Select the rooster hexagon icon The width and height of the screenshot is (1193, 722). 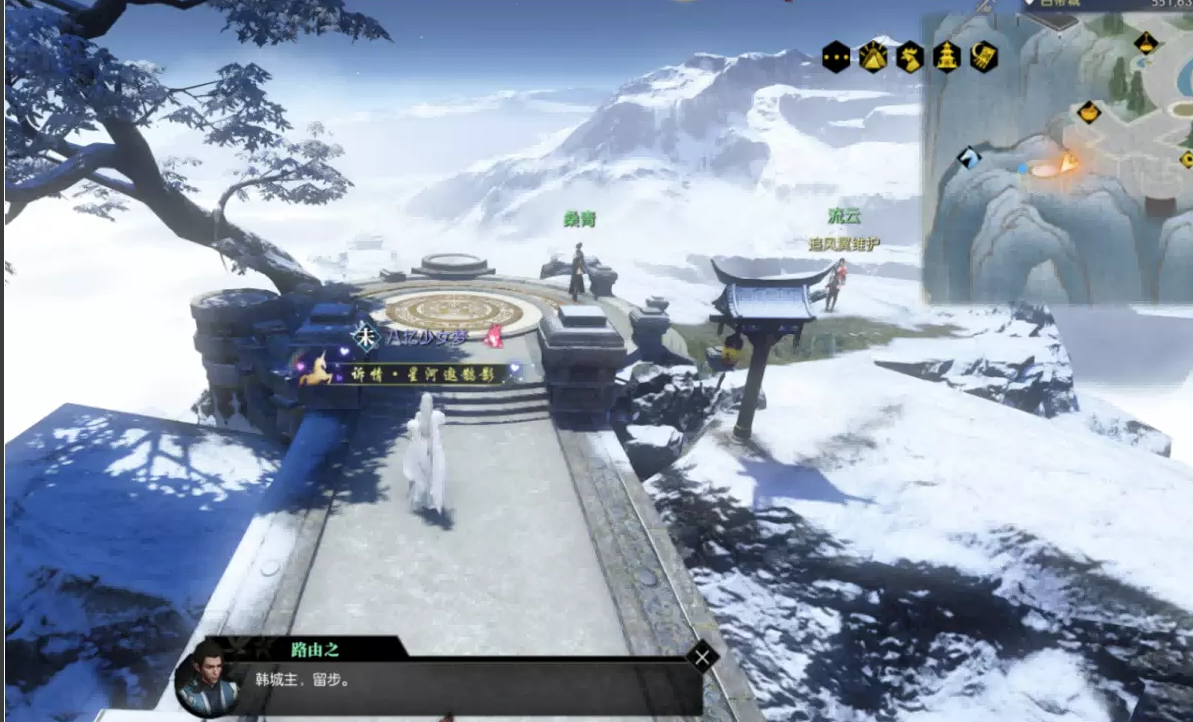pyautogui.click(x=910, y=56)
